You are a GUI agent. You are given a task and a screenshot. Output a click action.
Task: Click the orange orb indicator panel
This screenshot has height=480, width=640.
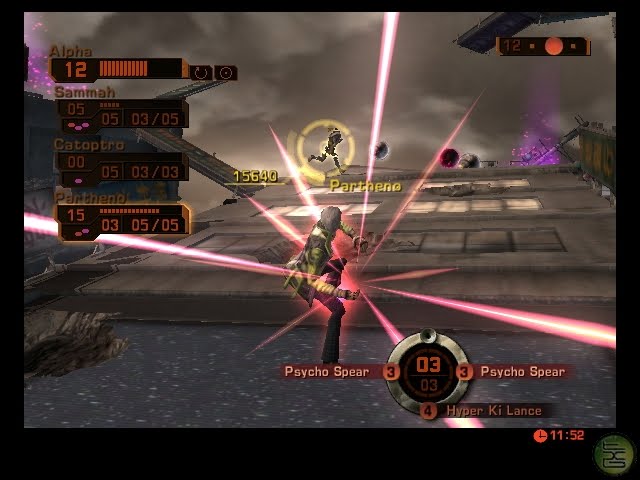(543, 46)
